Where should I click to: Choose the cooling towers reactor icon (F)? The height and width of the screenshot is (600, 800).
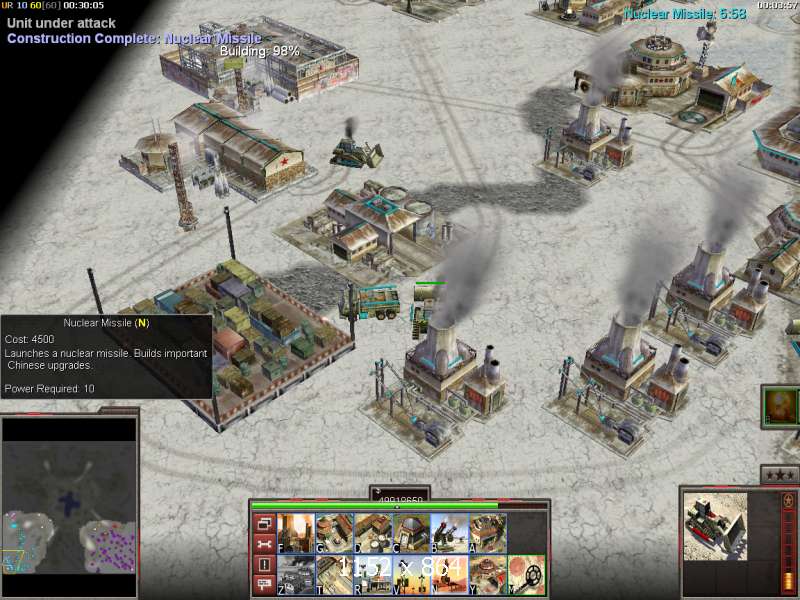[295, 533]
